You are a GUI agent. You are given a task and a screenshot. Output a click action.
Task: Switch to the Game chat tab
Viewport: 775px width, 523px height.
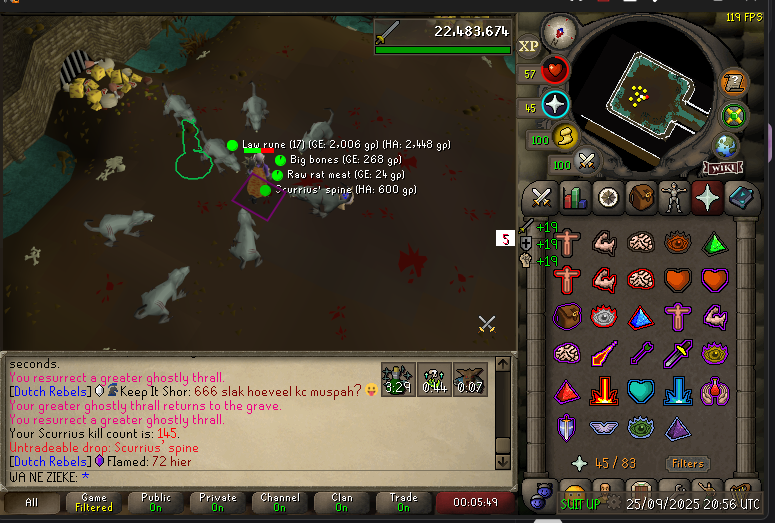click(x=94, y=502)
